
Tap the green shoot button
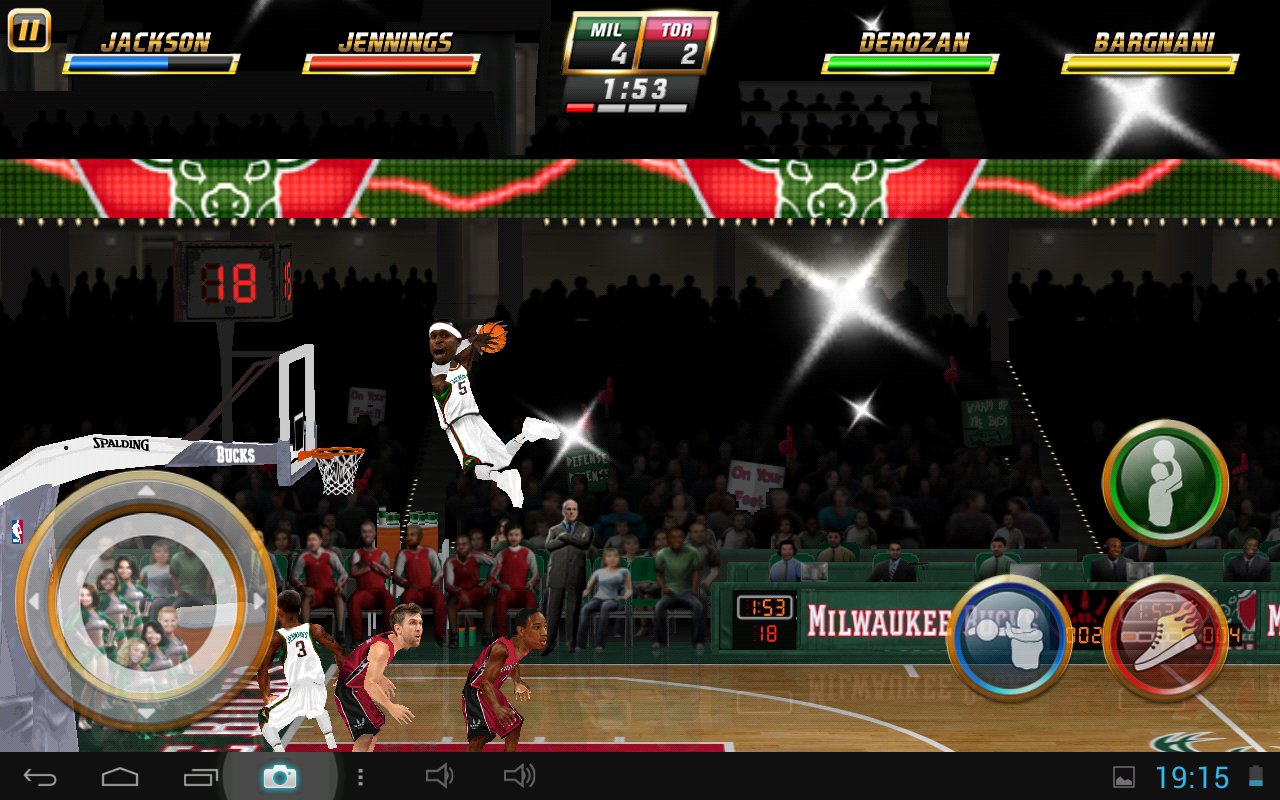click(1165, 482)
